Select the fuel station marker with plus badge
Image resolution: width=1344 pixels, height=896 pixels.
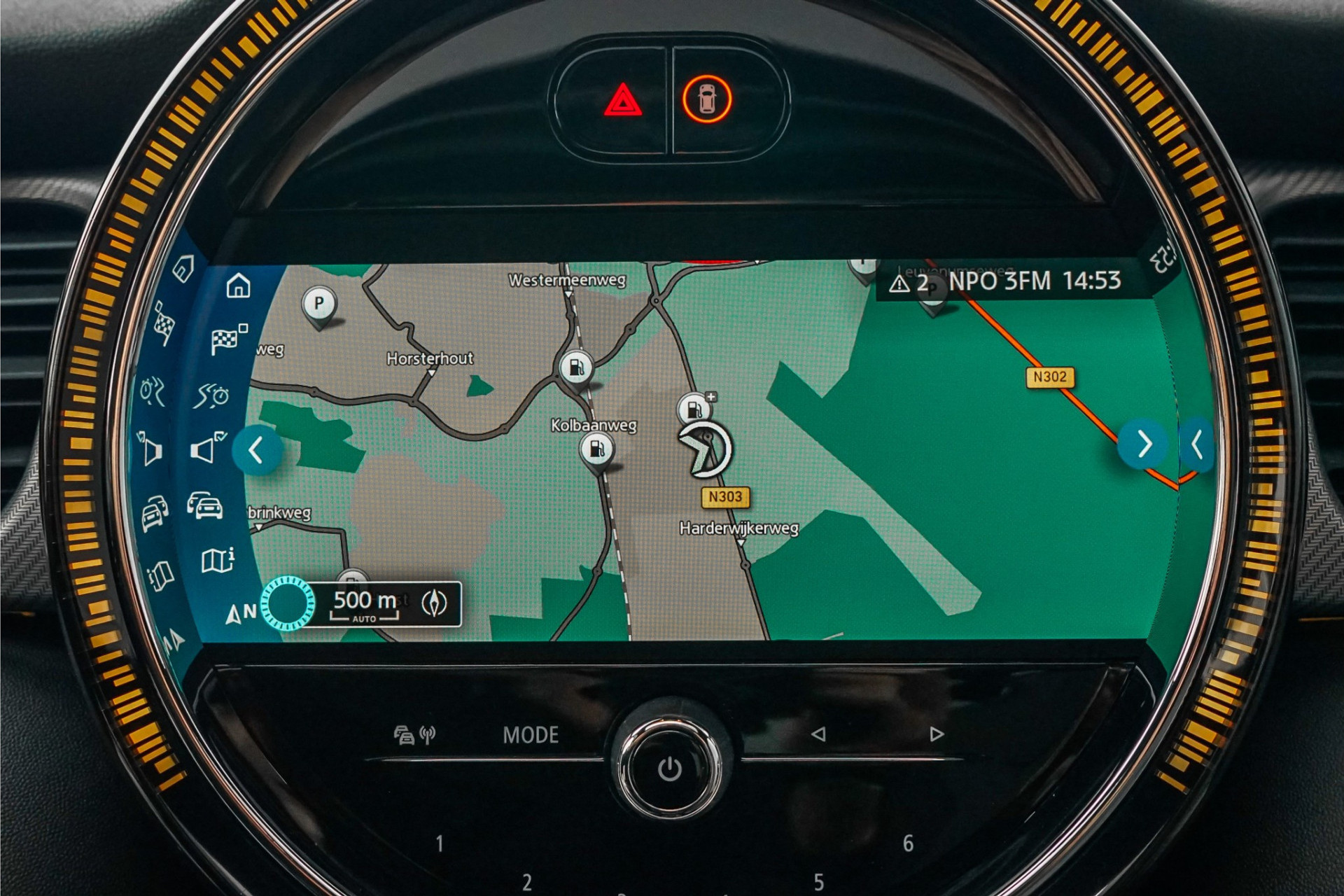[x=695, y=407]
